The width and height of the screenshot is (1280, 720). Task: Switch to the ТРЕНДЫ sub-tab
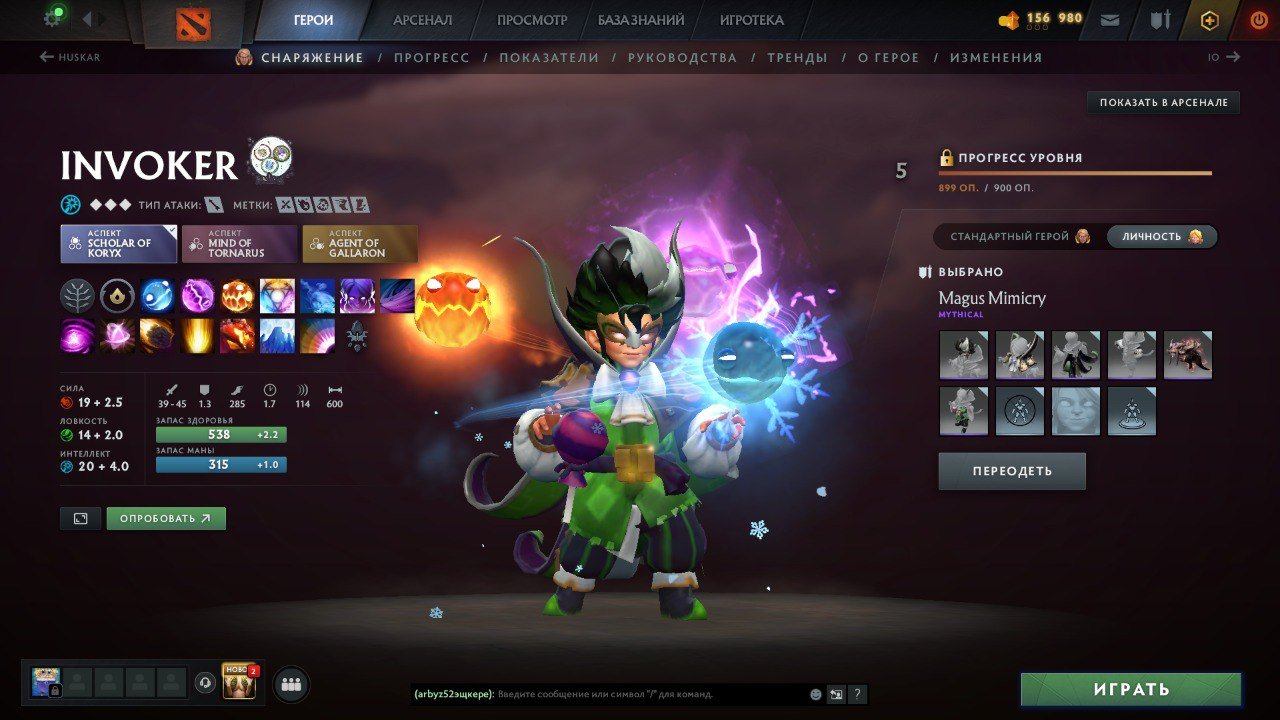point(796,57)
